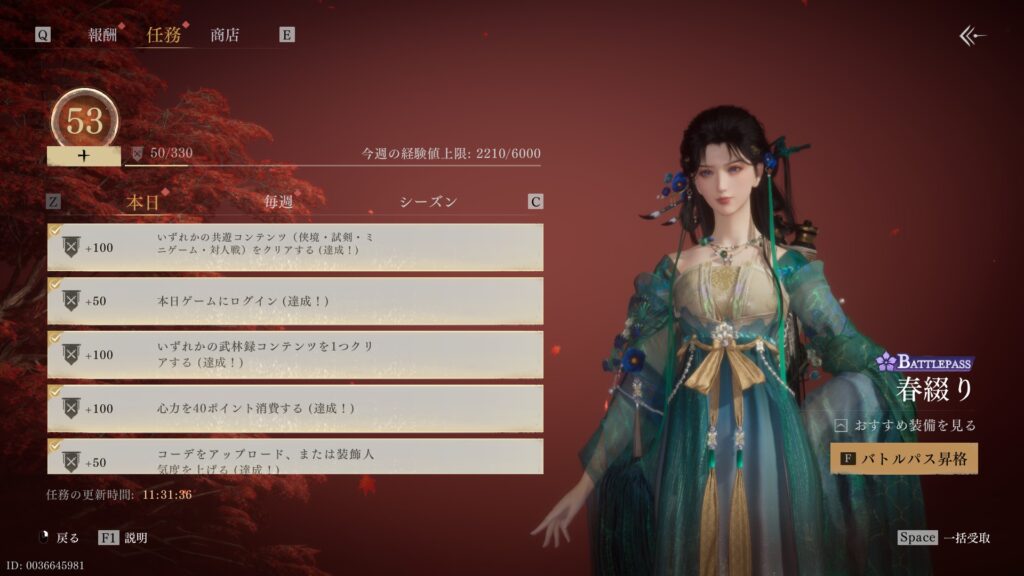View おすすめ装備を見る recommended outfit
Image resolution: width=1024 pixels, height=576 pixels.
click(906, 425)
